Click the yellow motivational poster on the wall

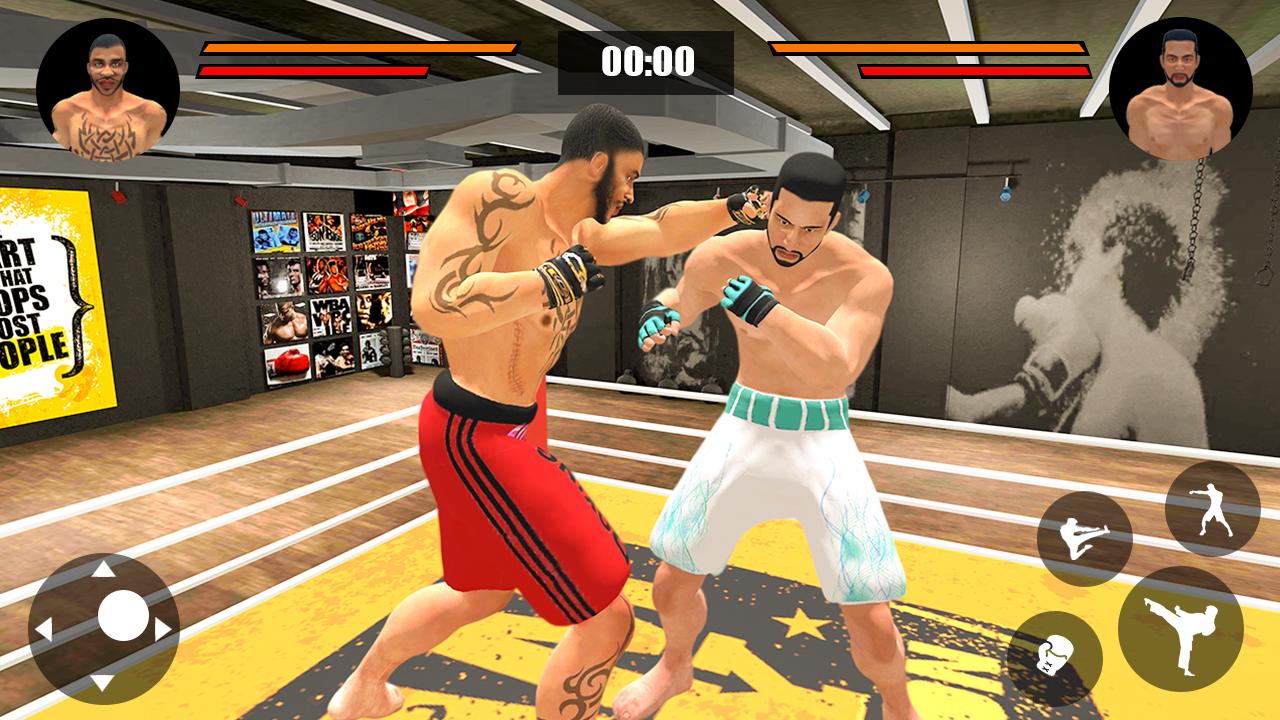(x=45, y=300)
